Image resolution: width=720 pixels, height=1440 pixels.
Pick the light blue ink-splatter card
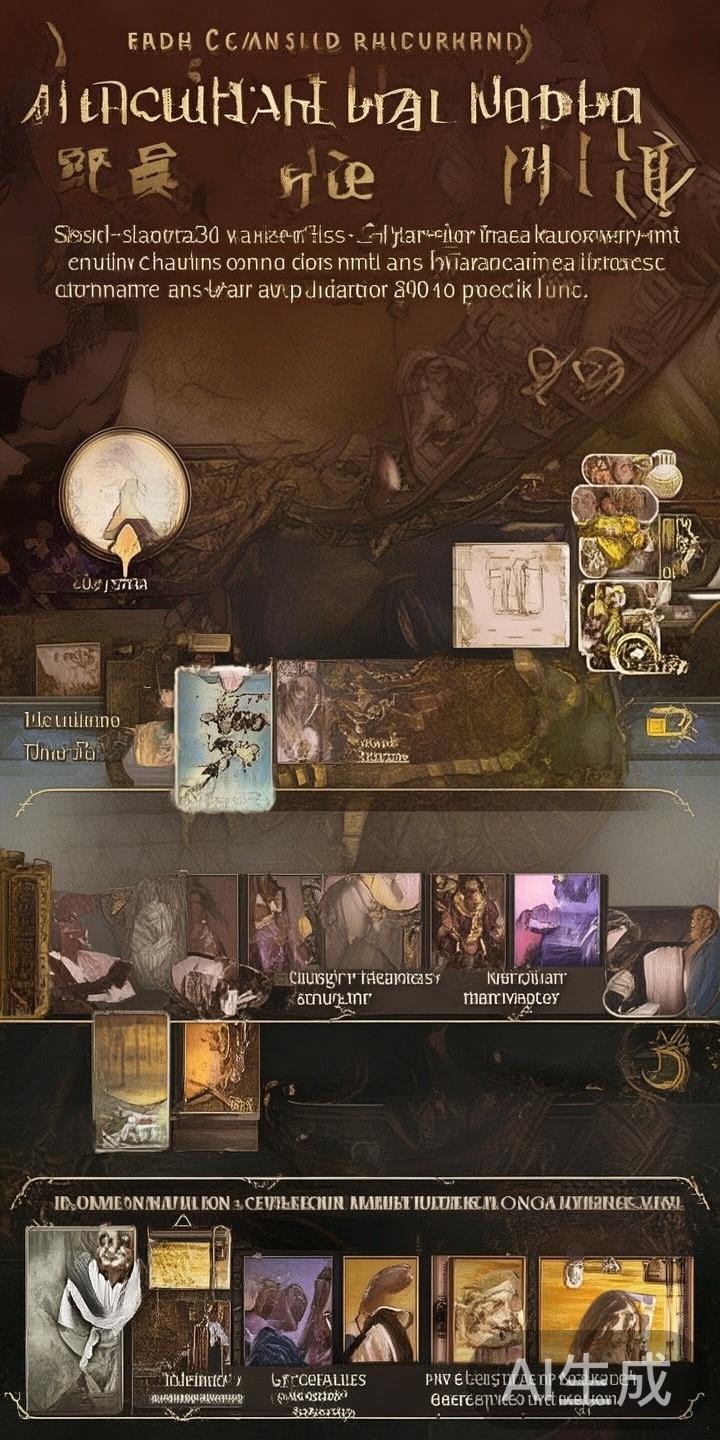(x=224, y=737)
